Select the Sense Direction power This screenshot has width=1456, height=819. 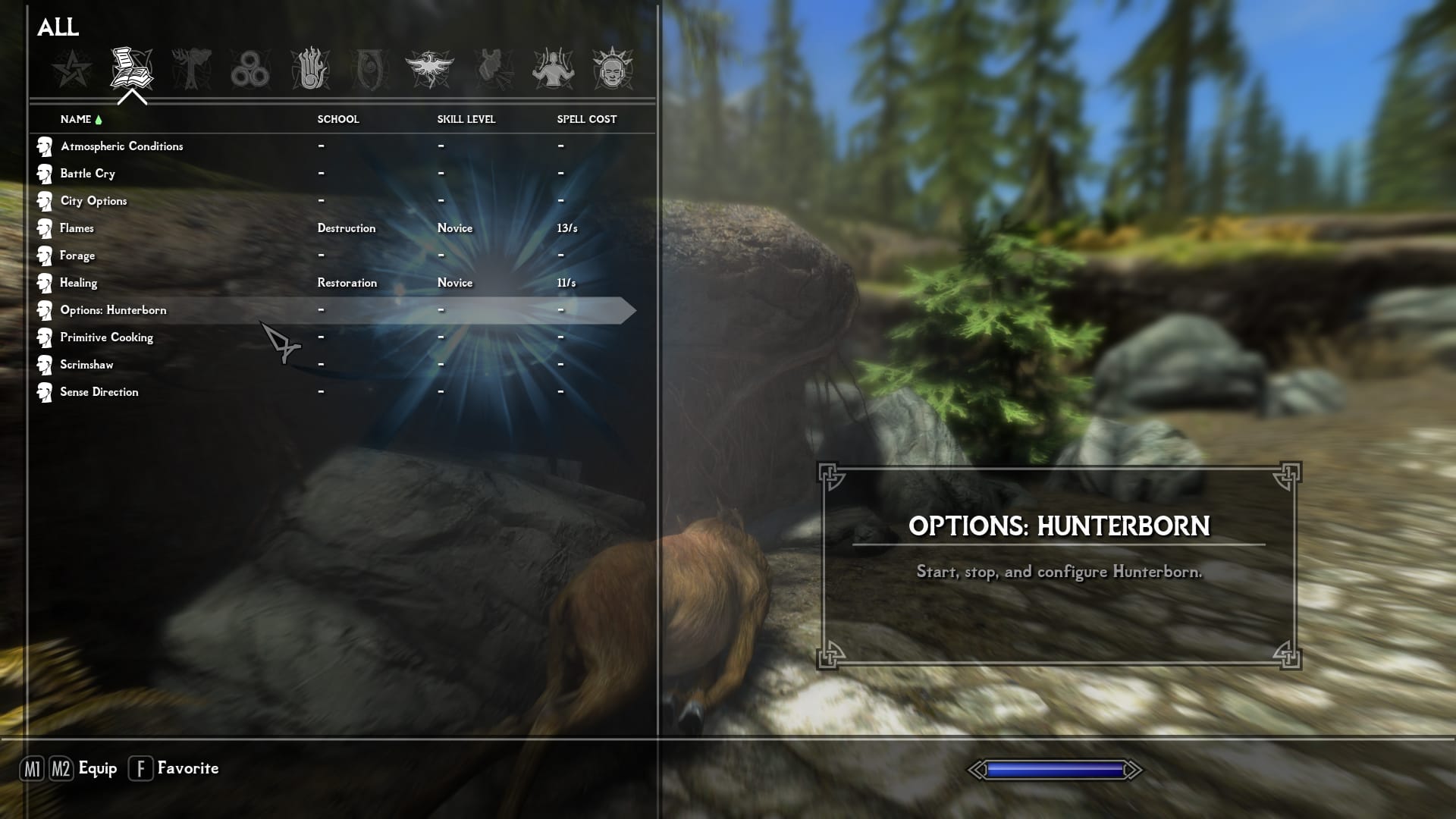tap(99, 392)
